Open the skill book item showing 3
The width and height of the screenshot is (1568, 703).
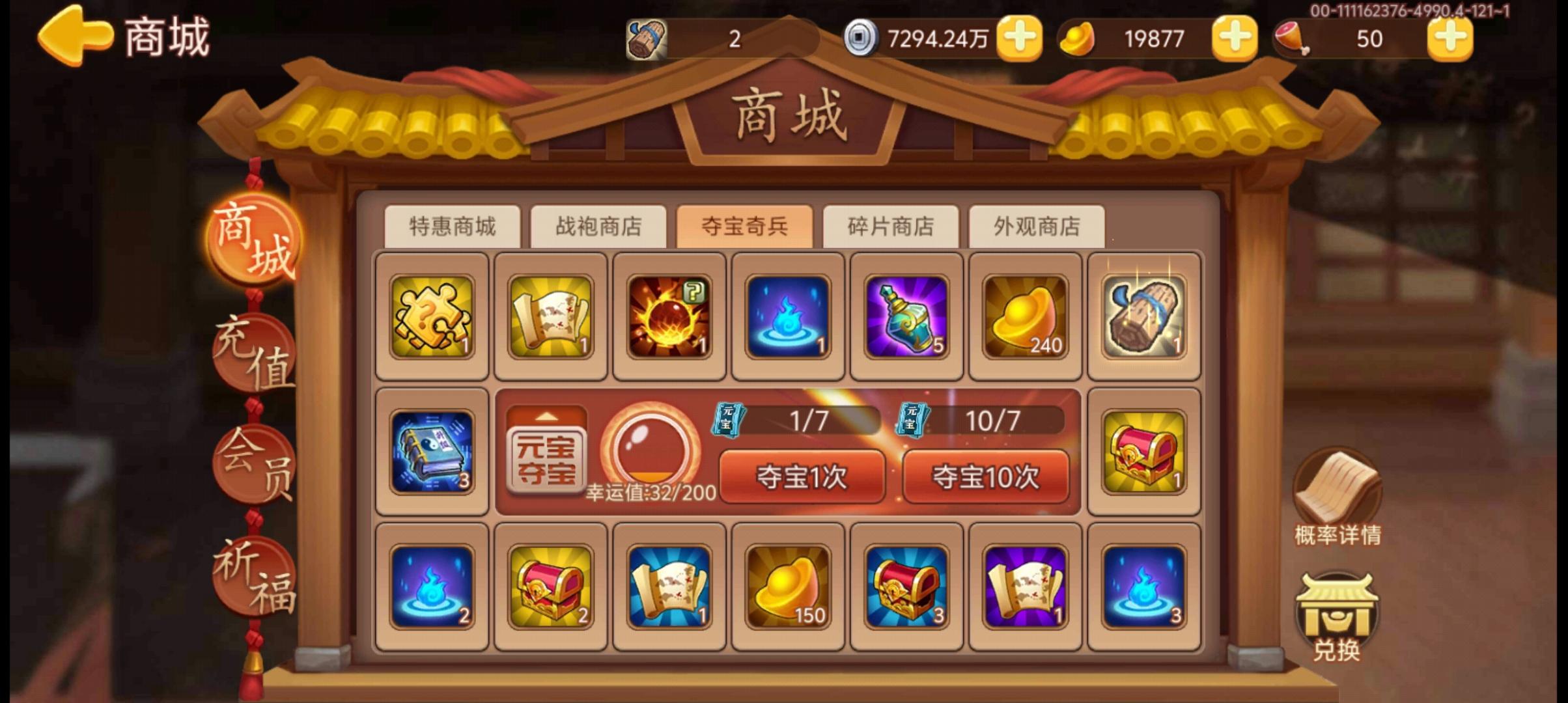coord(431,452)
